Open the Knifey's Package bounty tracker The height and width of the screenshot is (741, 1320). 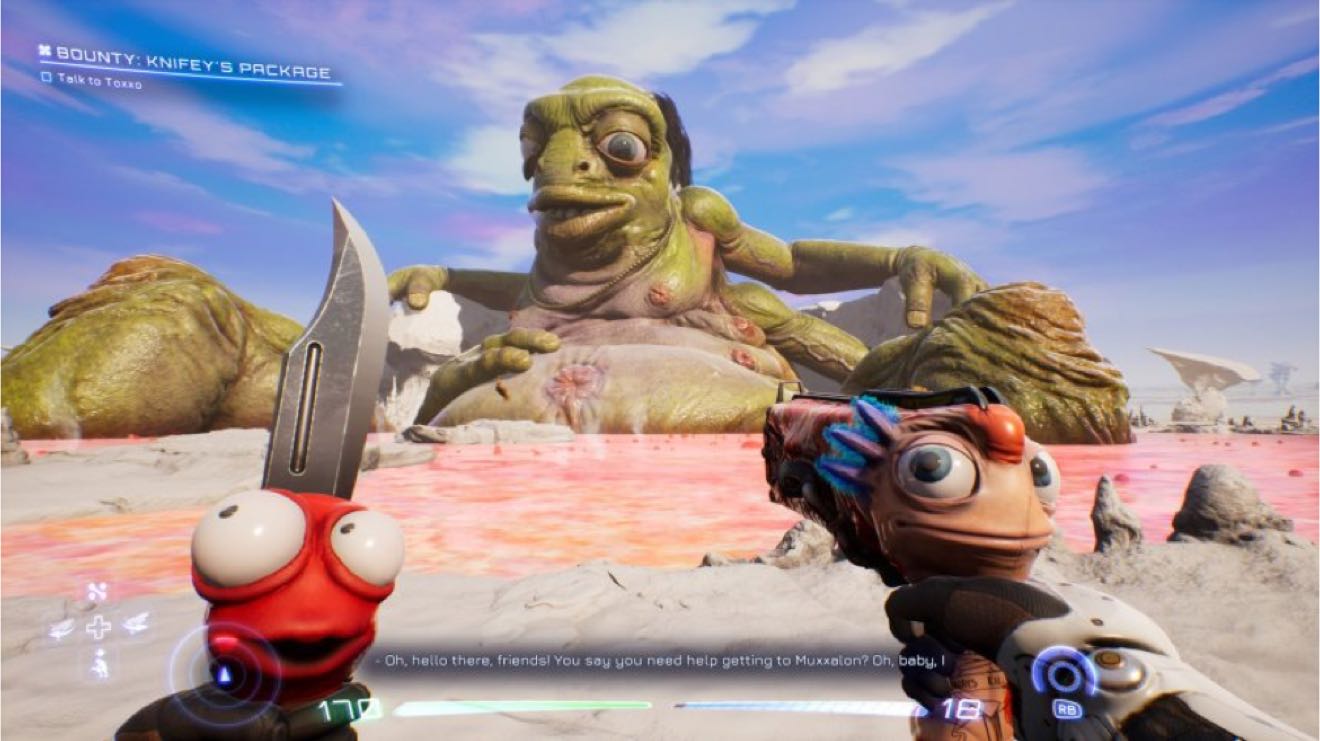point(184,55)
